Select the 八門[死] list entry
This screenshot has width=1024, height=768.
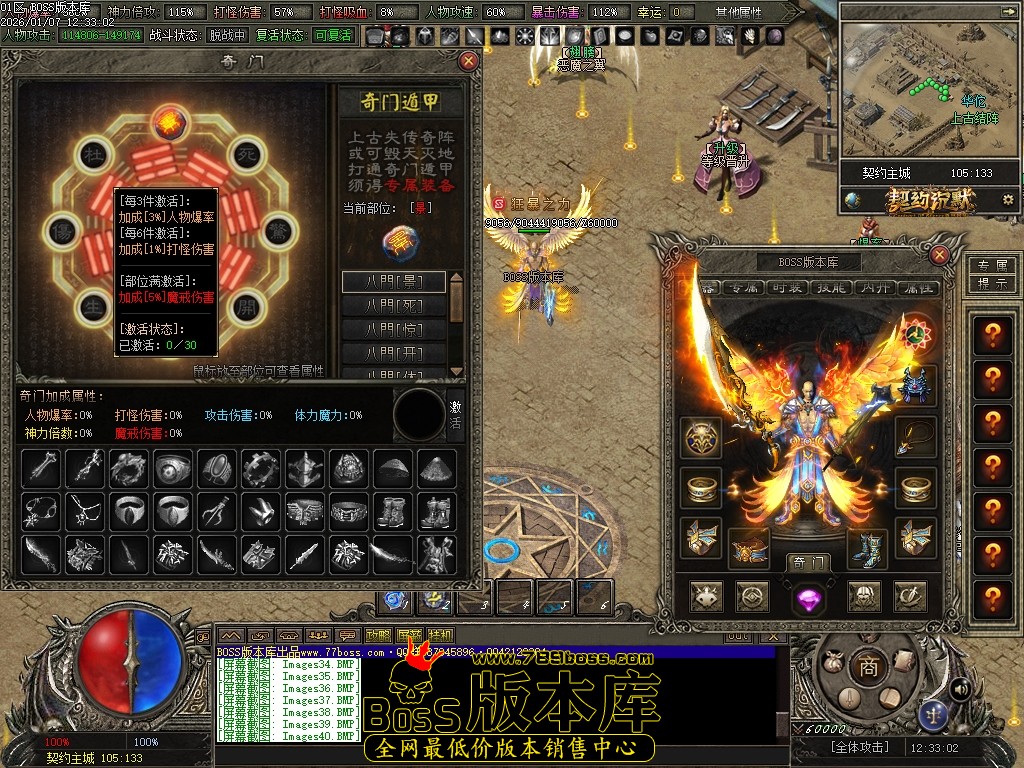394,305
